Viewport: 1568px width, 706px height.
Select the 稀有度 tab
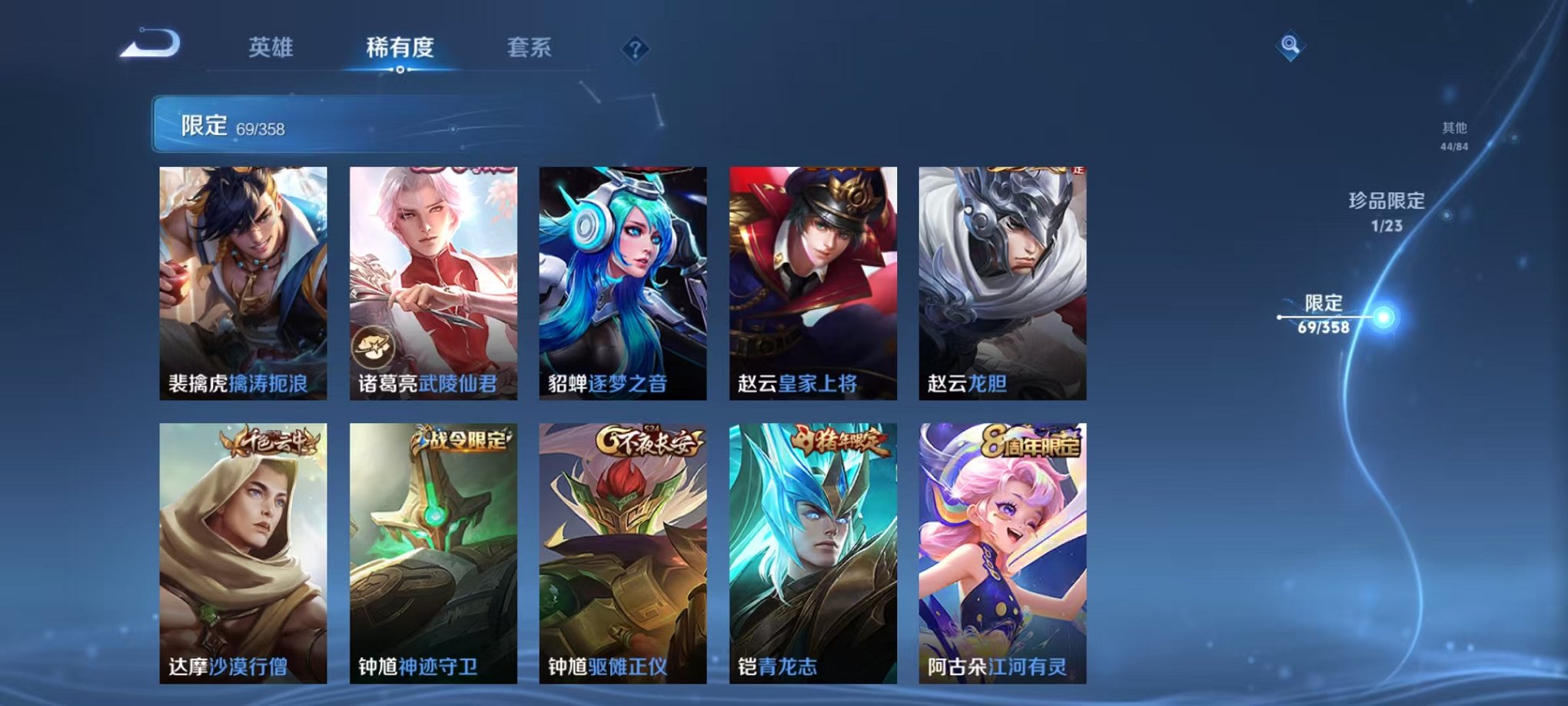(400, 48)
